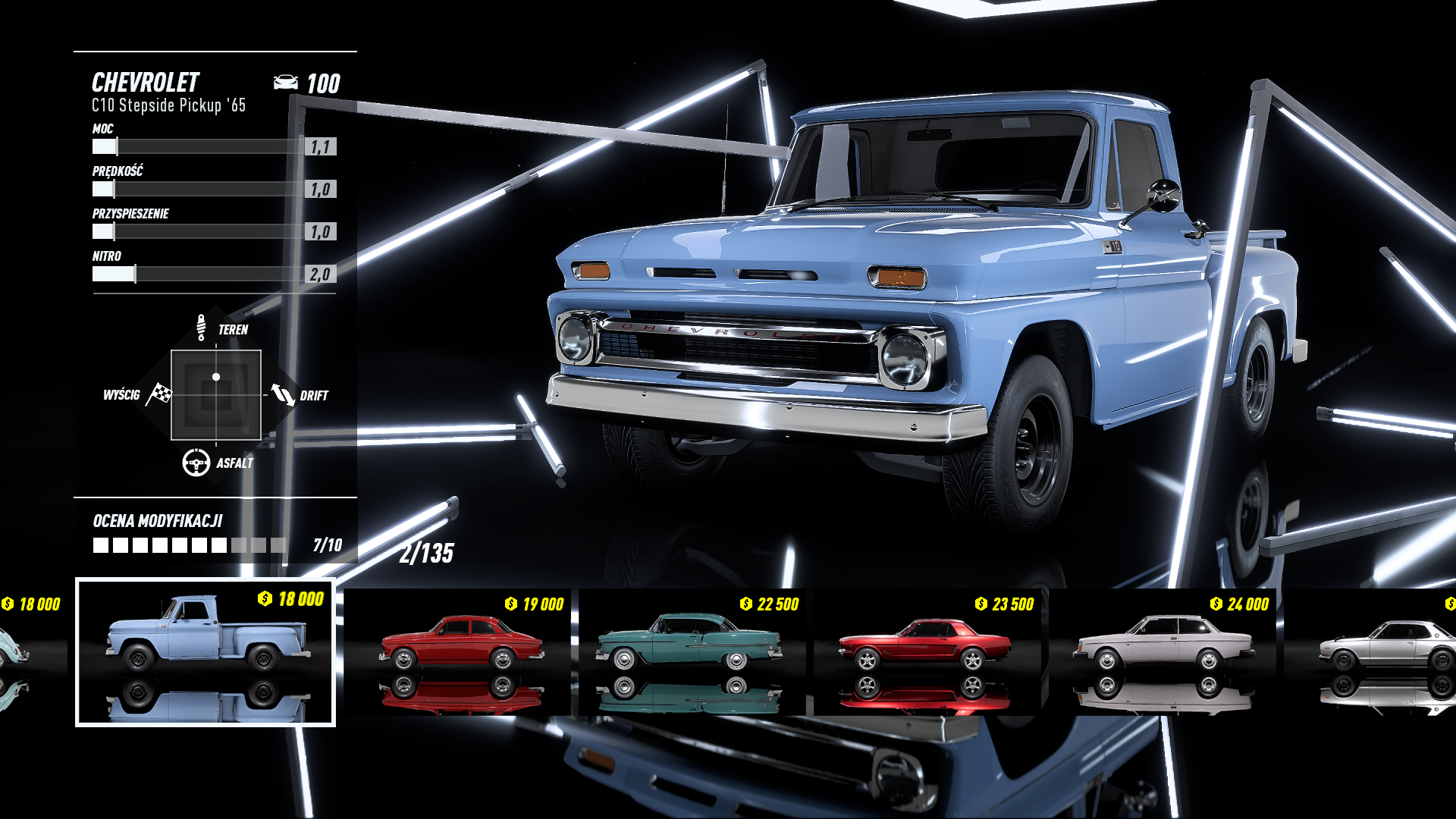Choose the white coupe priced 24 000

(x=1163, y=651)
